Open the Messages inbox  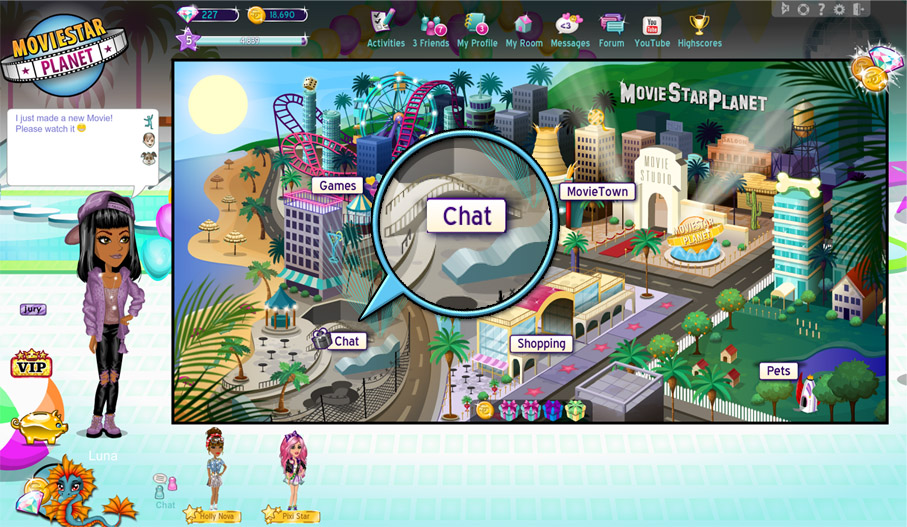(x=570, y=28)
